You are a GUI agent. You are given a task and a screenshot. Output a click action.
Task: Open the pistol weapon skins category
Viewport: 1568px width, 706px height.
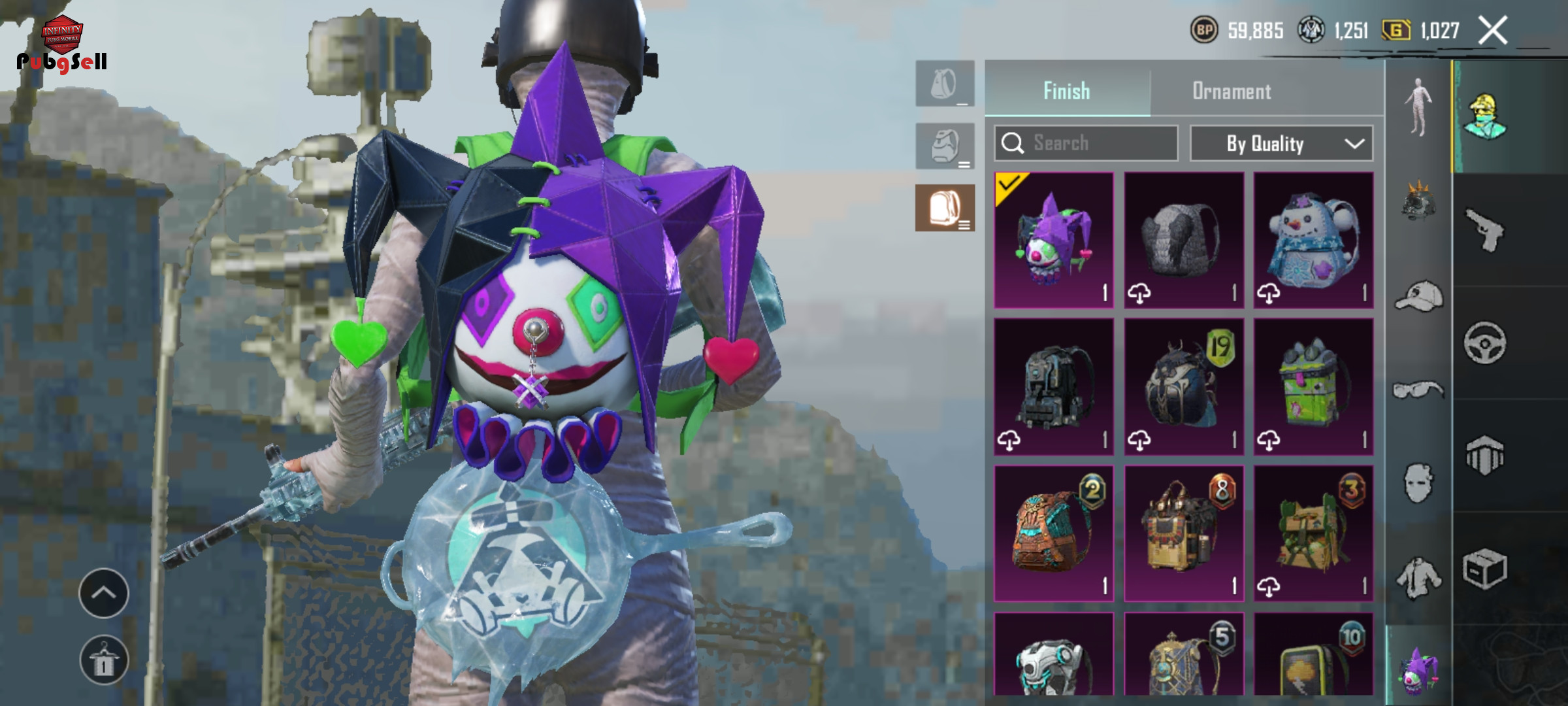1484,230
